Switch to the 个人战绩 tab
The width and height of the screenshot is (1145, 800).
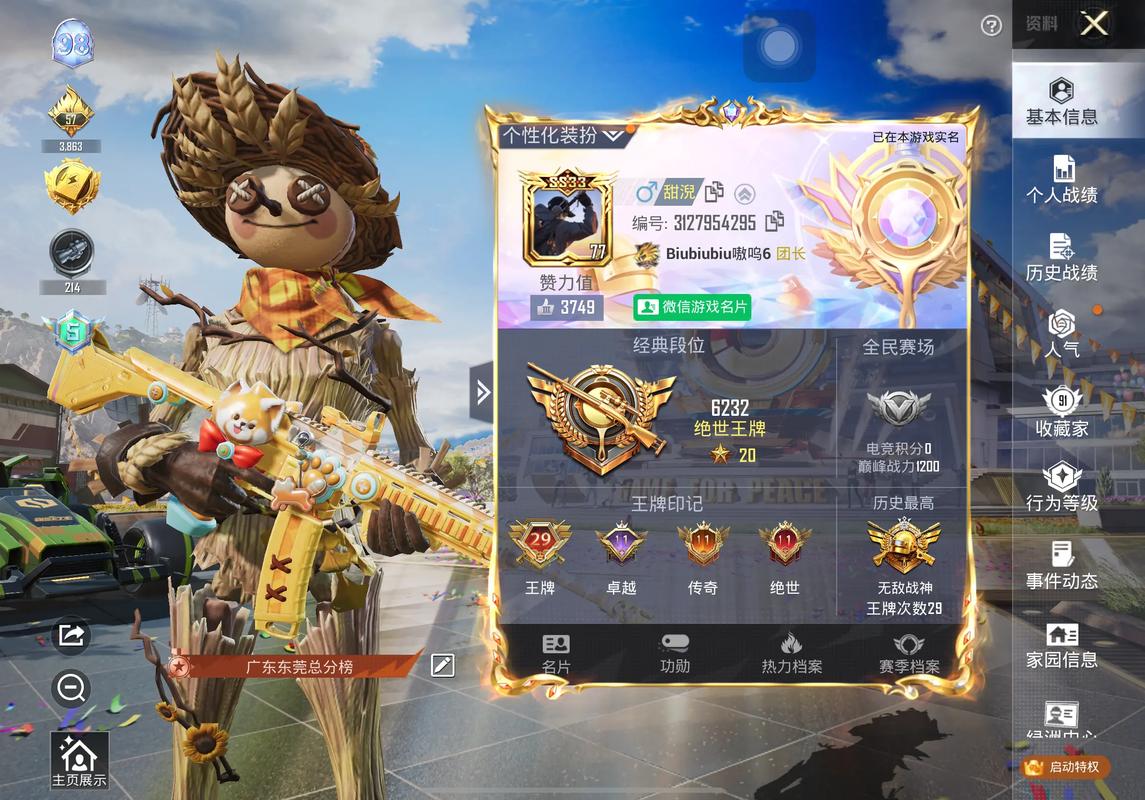1061,181
